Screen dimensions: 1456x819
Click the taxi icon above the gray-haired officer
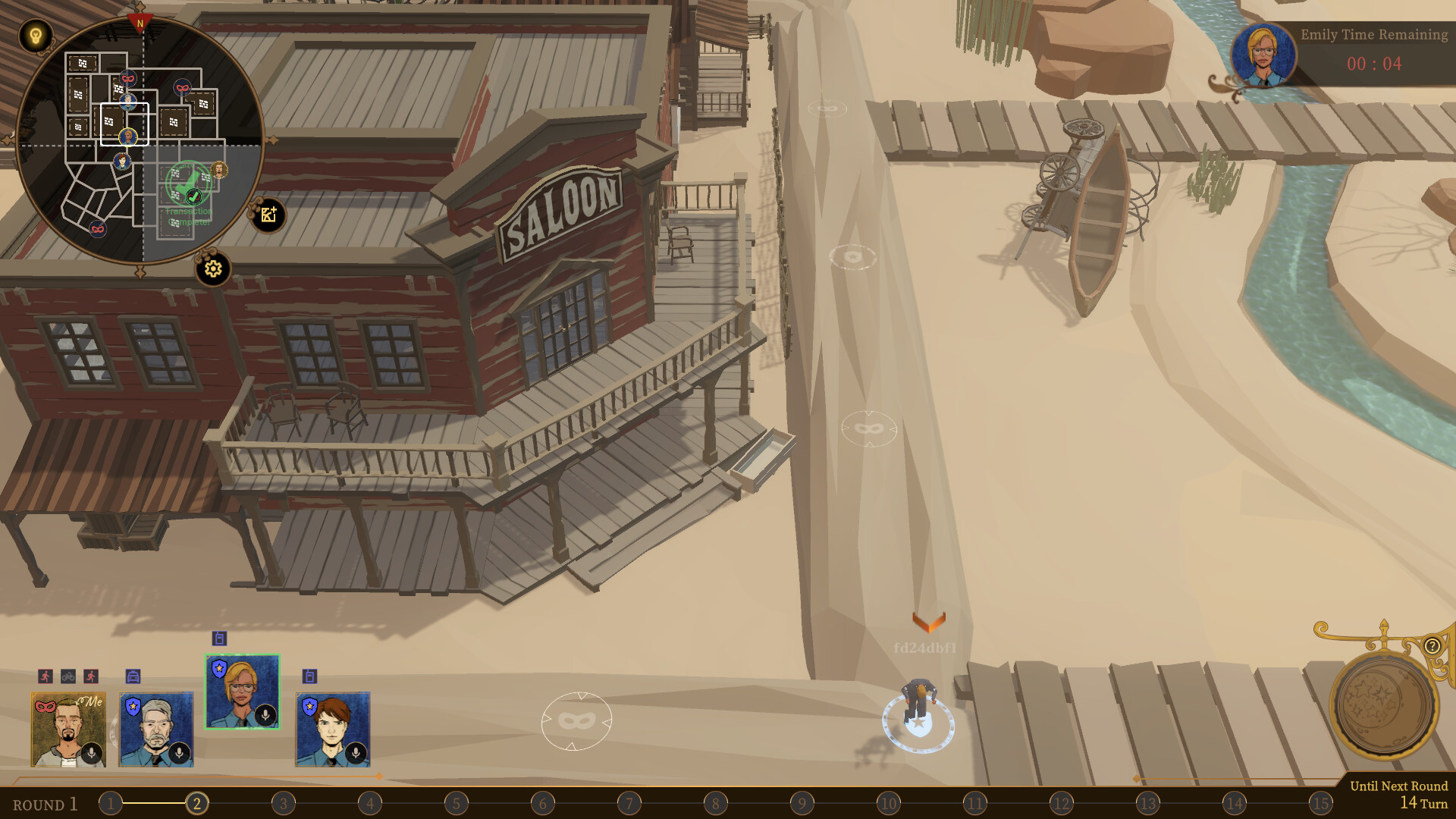coord(133,676)
